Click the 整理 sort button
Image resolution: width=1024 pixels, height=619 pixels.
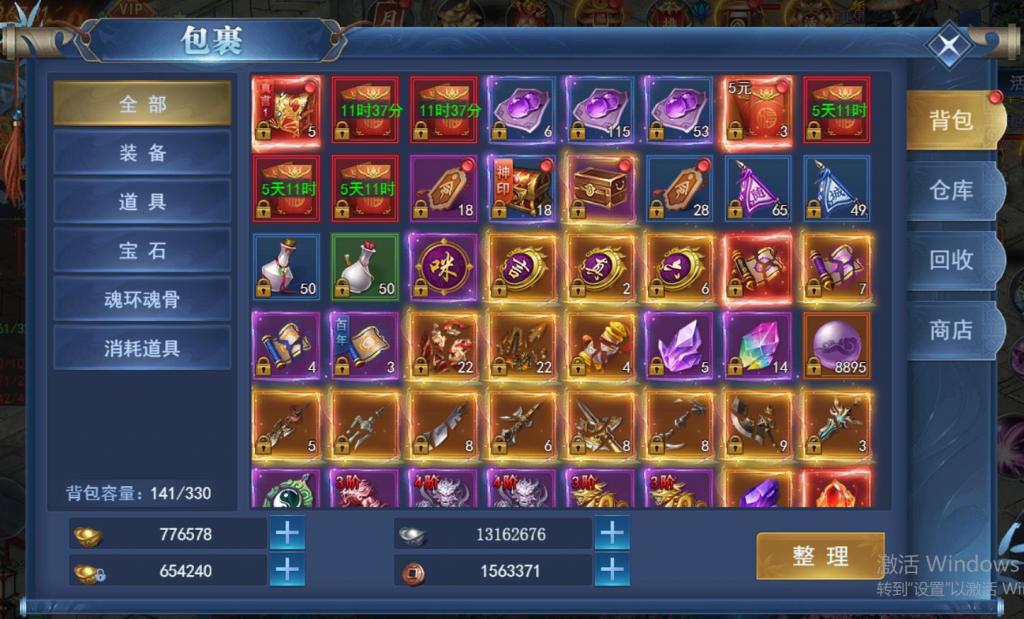coord(820,557)
